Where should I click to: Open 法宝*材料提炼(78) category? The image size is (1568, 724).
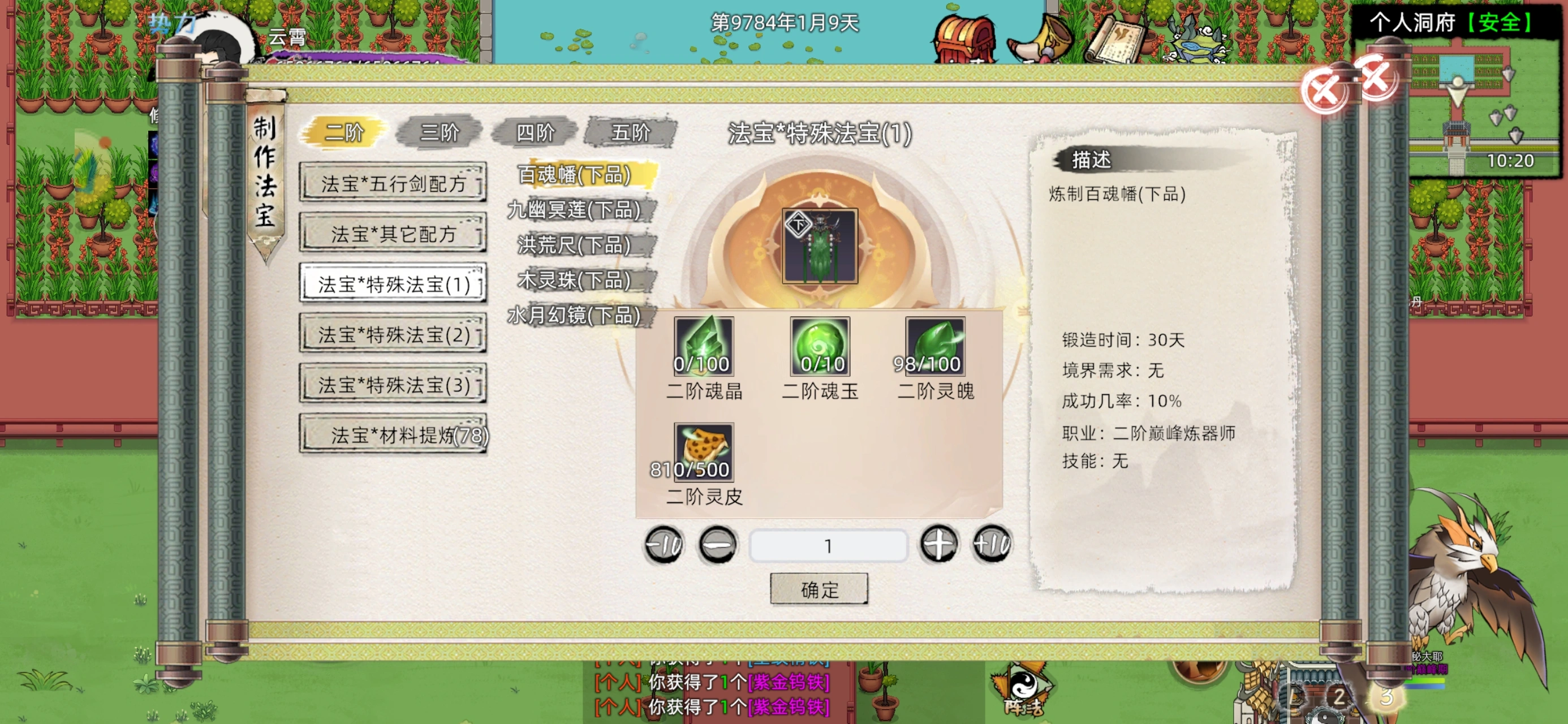click(x=393, y=435)
